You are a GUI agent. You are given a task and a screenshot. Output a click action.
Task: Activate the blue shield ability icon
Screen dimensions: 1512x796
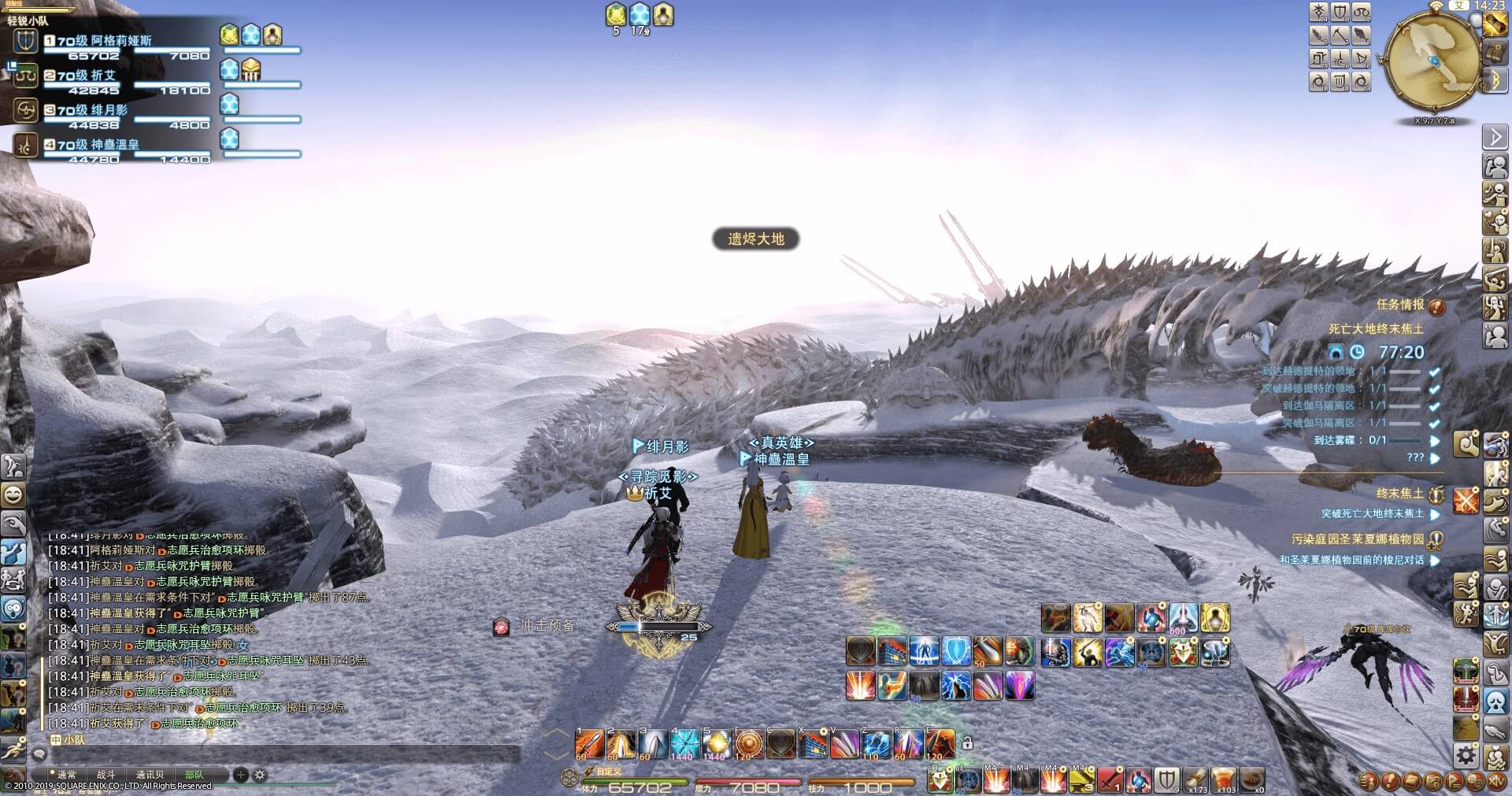956,652
